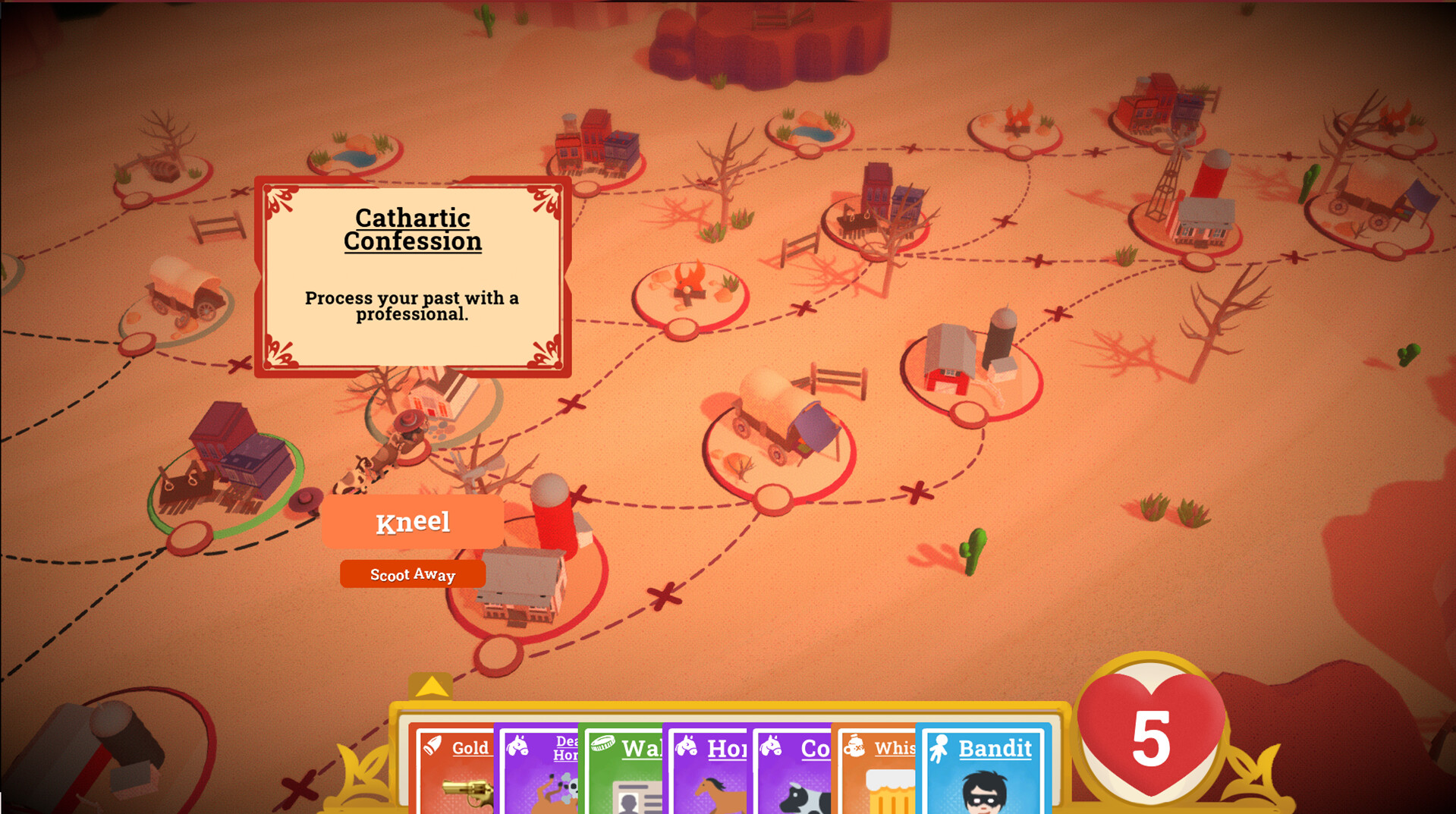This screenshot has height=814, width=1456.
Task: Choose the Scoot Away option
Action: click(414, 574)
